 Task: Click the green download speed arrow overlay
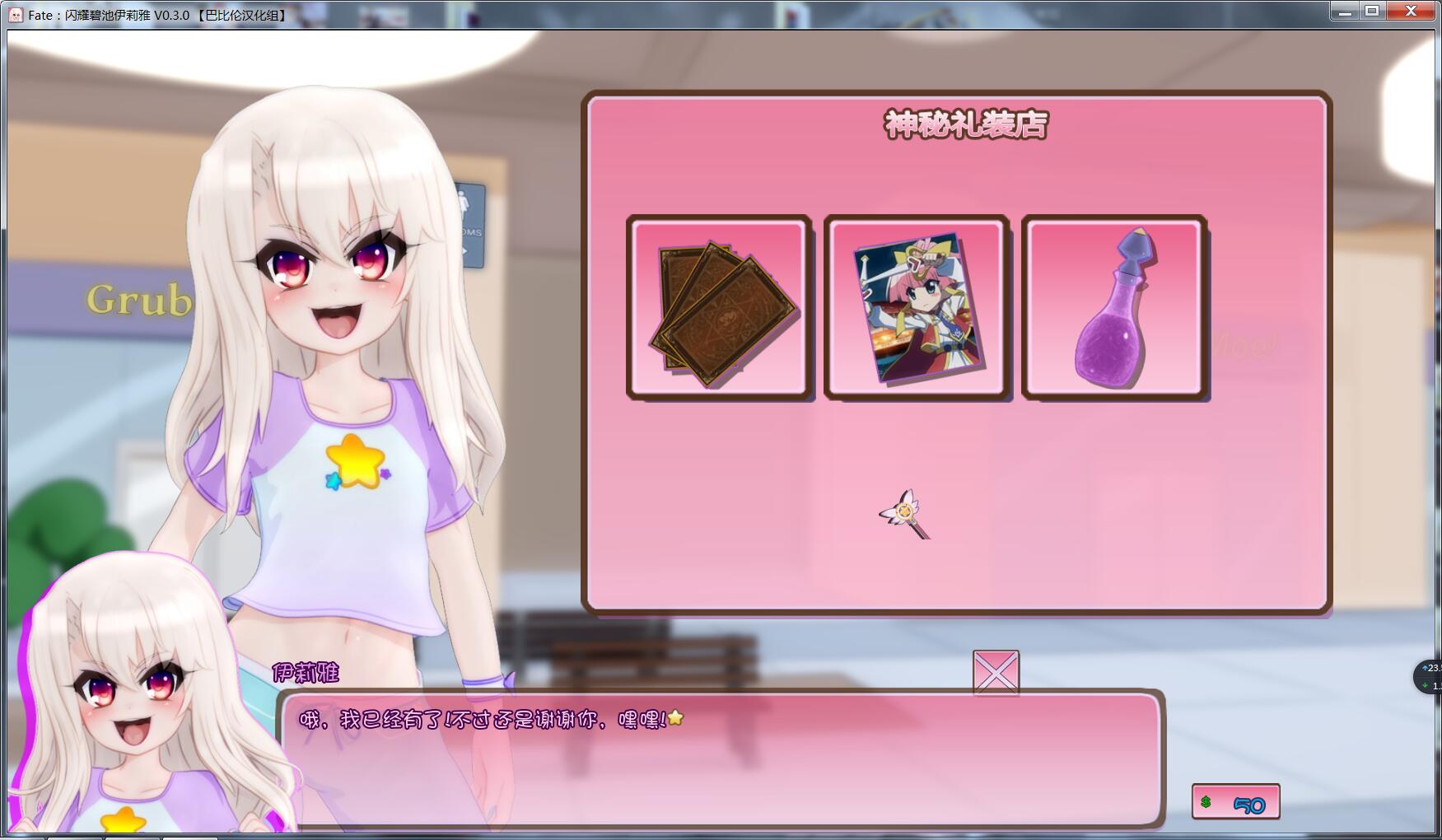click(x=1426, y=686)
